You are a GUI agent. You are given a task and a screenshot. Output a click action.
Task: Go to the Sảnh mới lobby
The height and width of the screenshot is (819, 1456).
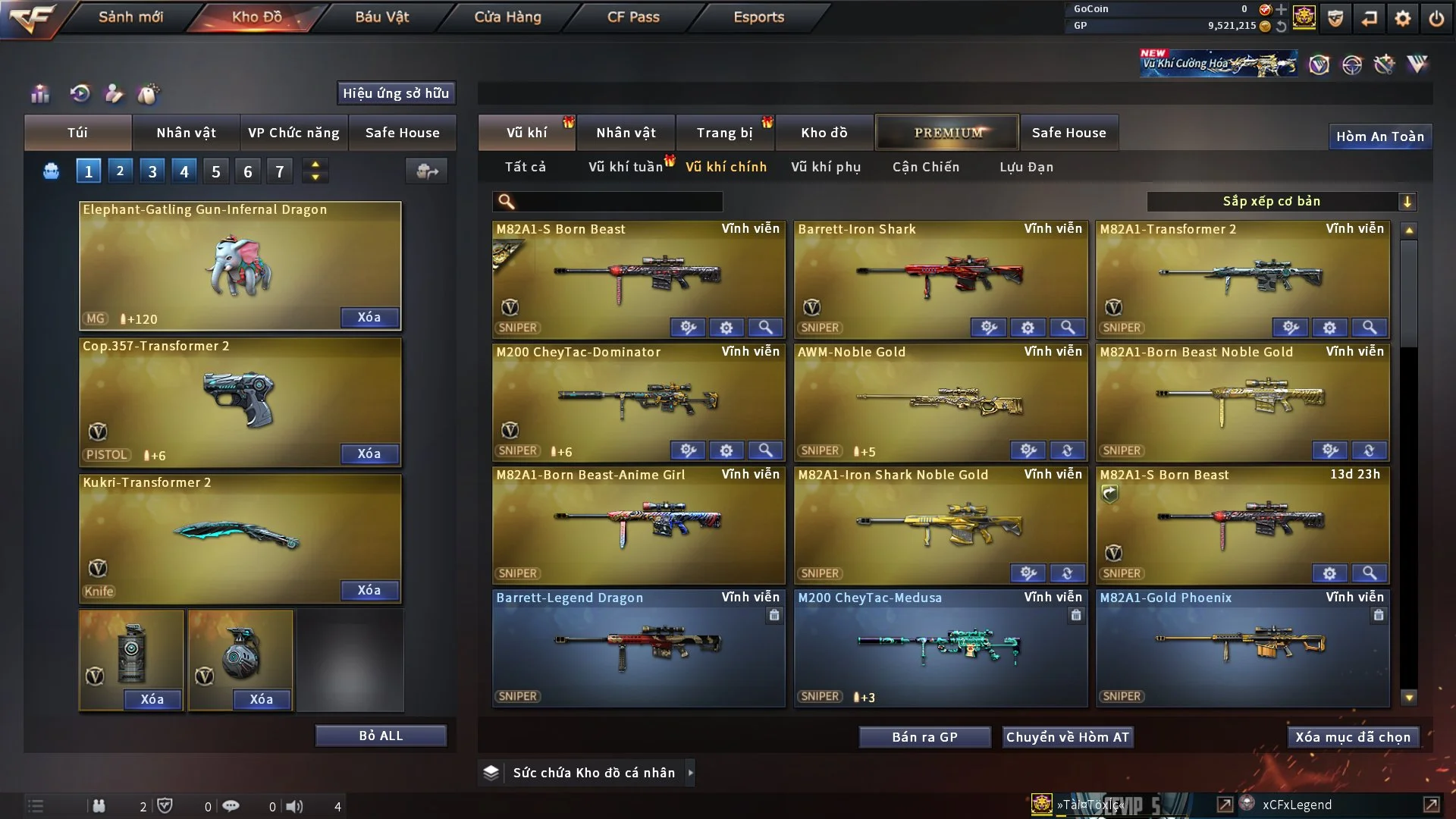[x=130, y=17]
